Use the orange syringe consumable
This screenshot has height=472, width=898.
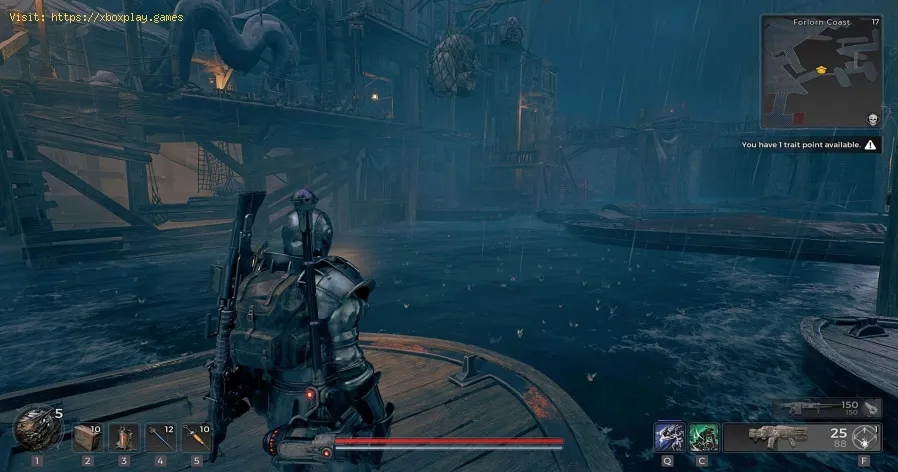pyautogui.click(x=196, y=437)
